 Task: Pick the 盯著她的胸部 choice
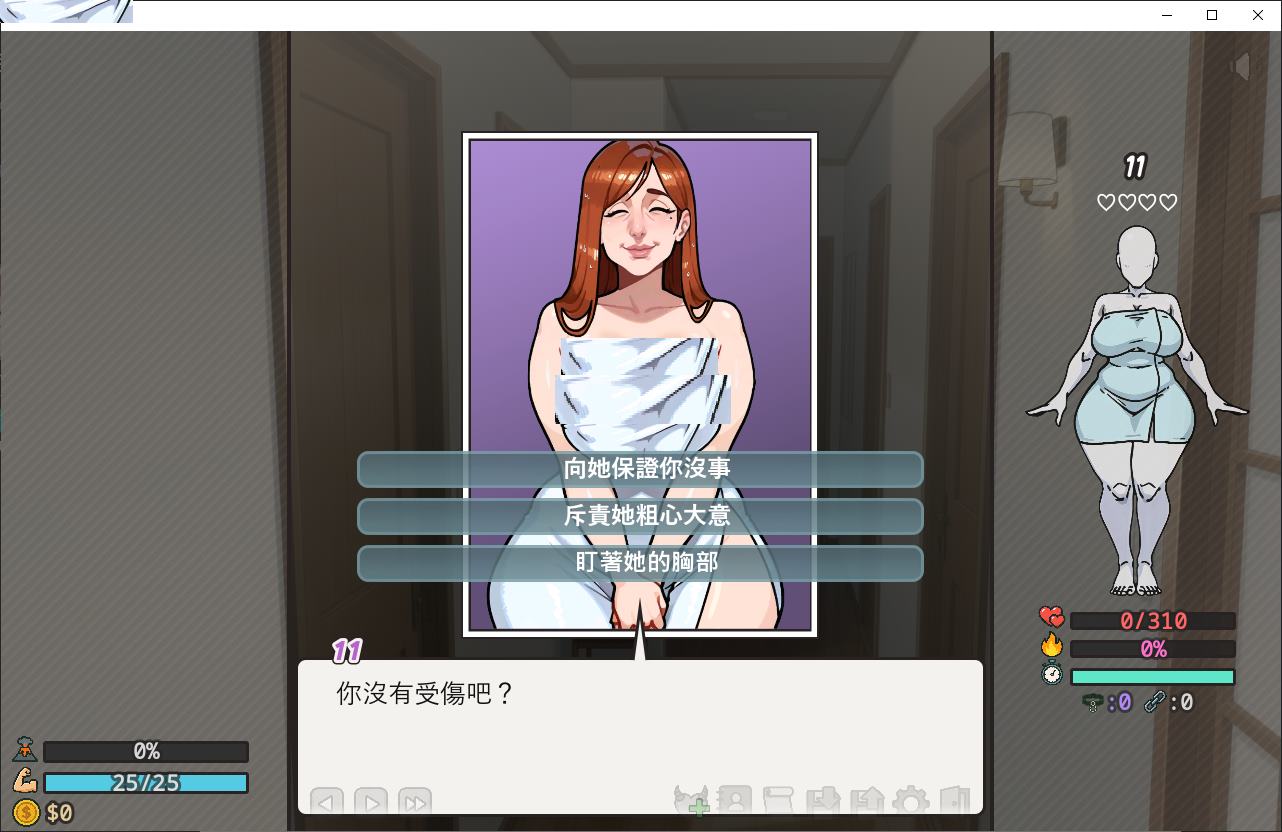(x=640, y=563)
